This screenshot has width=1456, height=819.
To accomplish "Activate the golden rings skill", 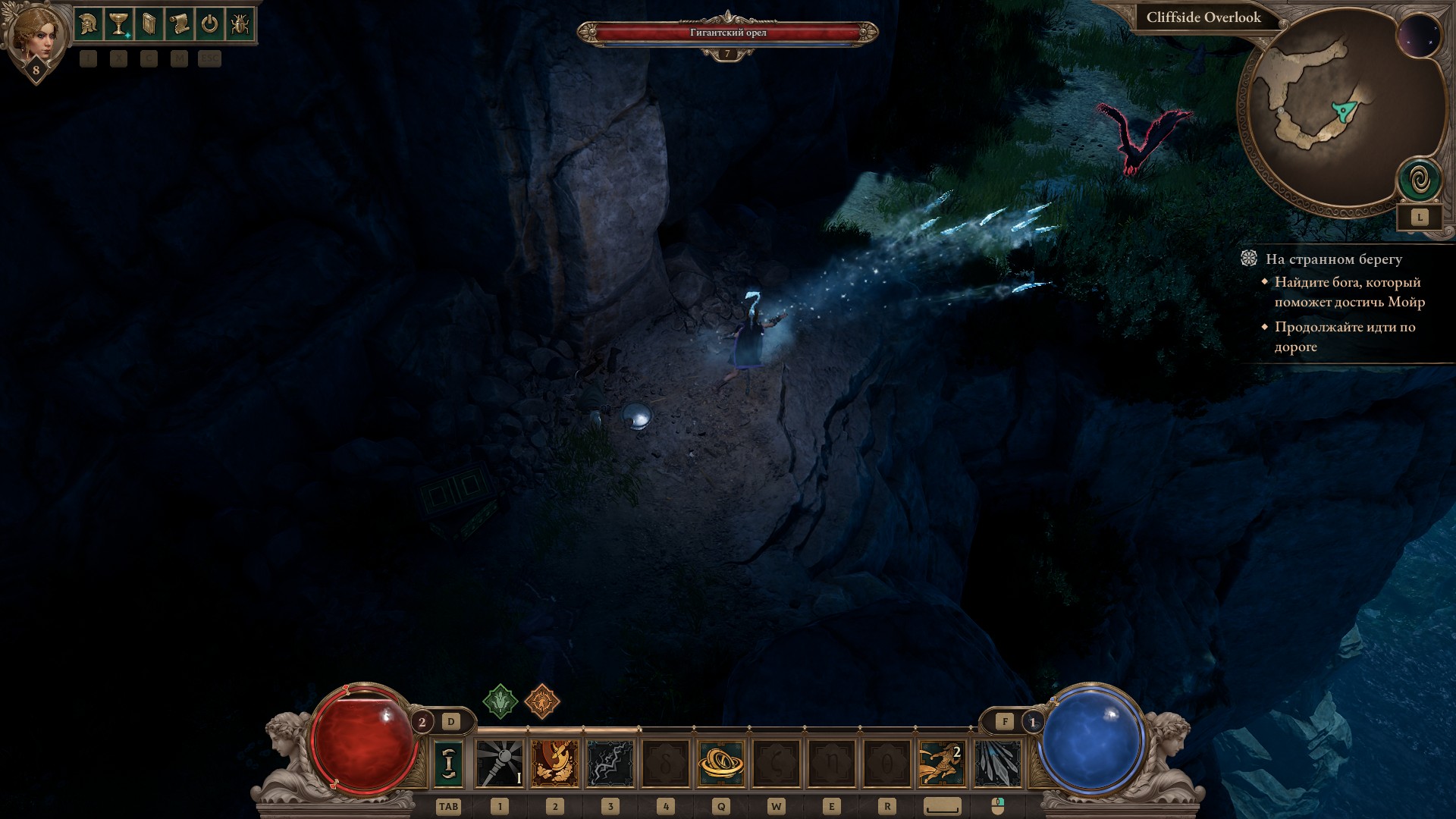I will 721,763.
